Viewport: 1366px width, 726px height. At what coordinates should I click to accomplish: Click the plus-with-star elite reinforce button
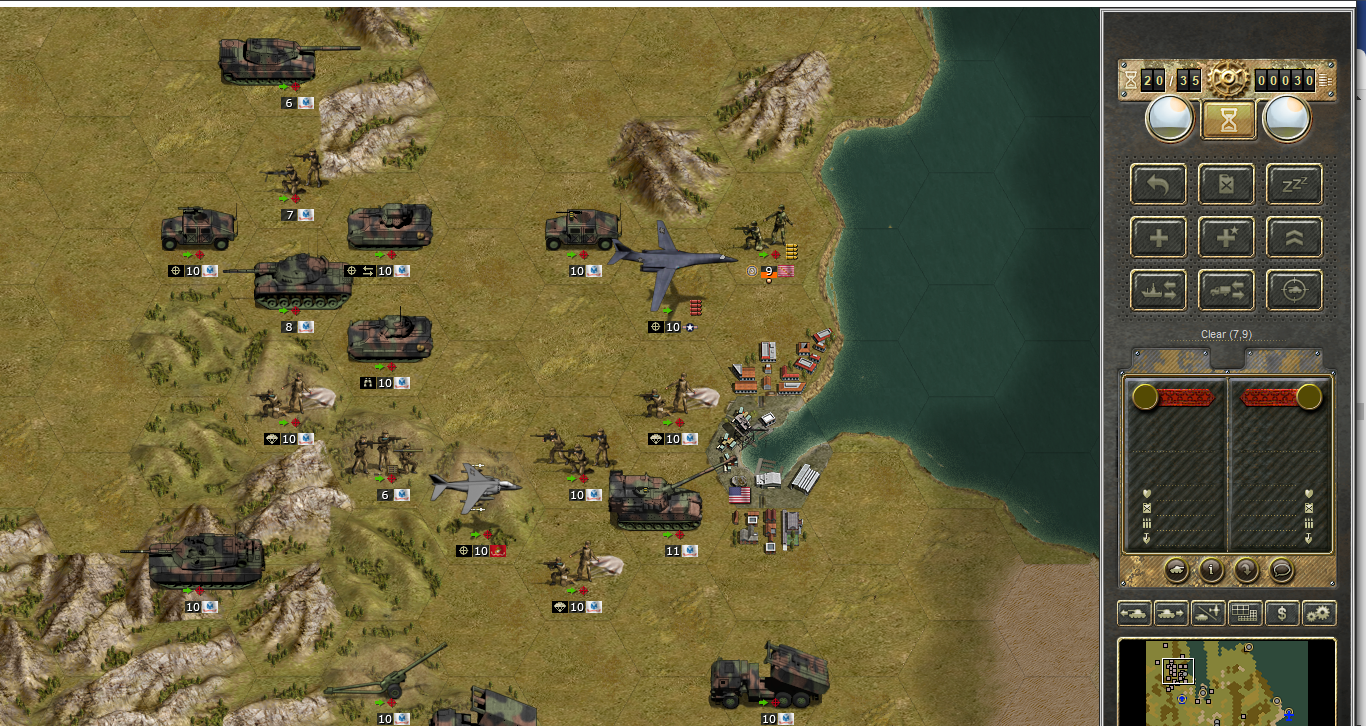[1227, 238]
